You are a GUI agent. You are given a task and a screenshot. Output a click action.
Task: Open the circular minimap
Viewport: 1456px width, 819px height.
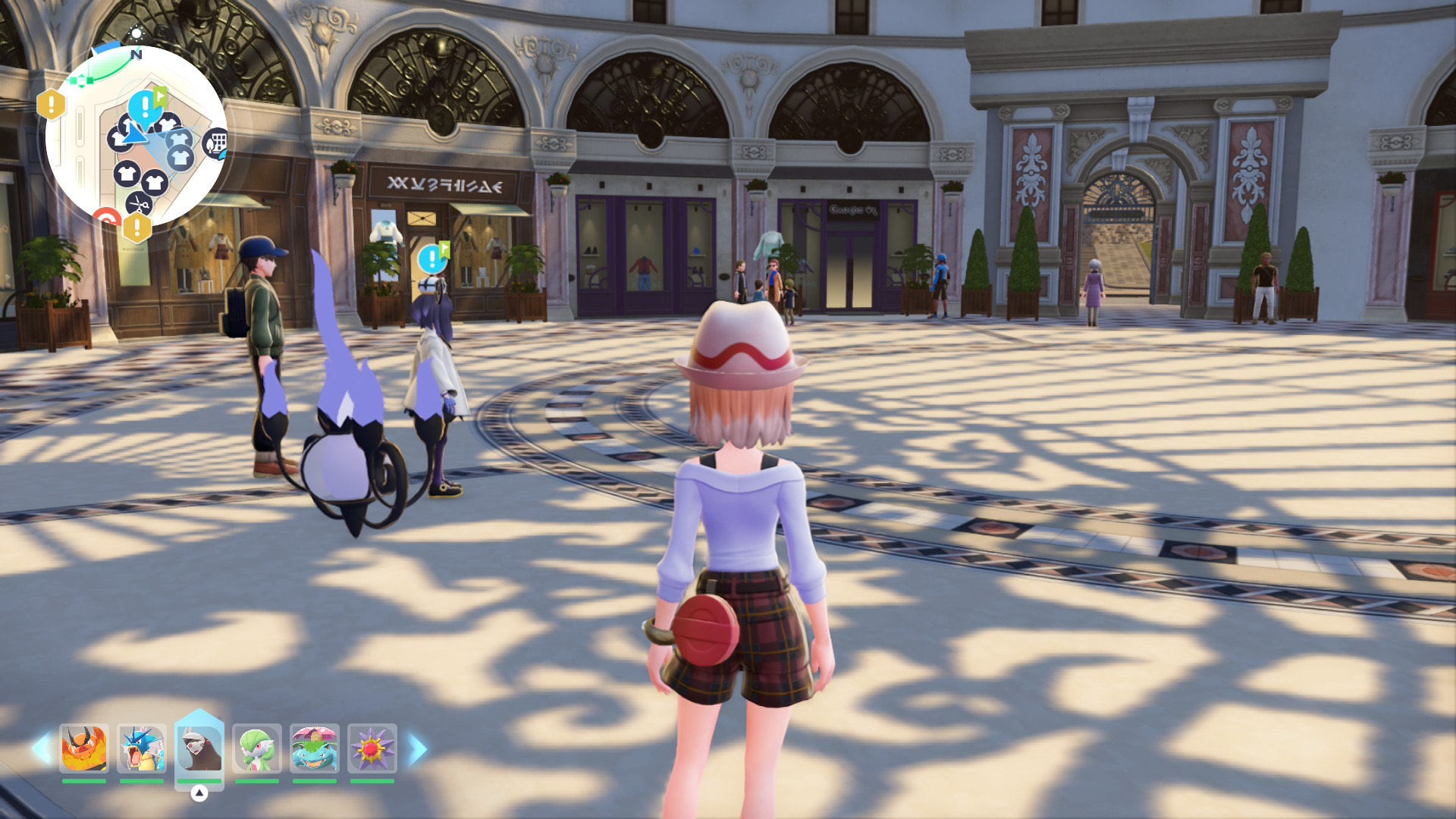click(136, 138)
